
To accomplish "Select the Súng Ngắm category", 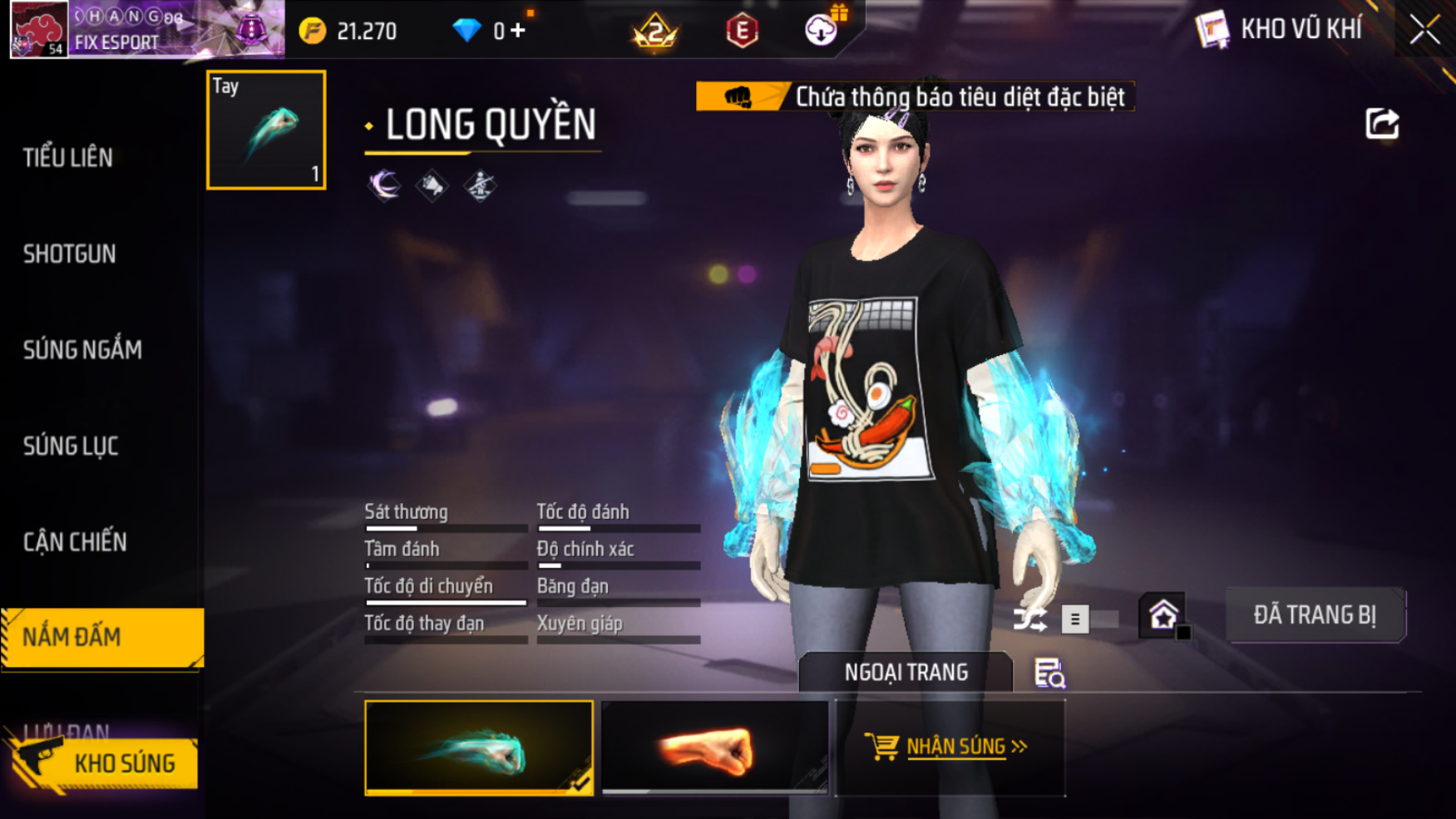I will click(x=82, y=350).
